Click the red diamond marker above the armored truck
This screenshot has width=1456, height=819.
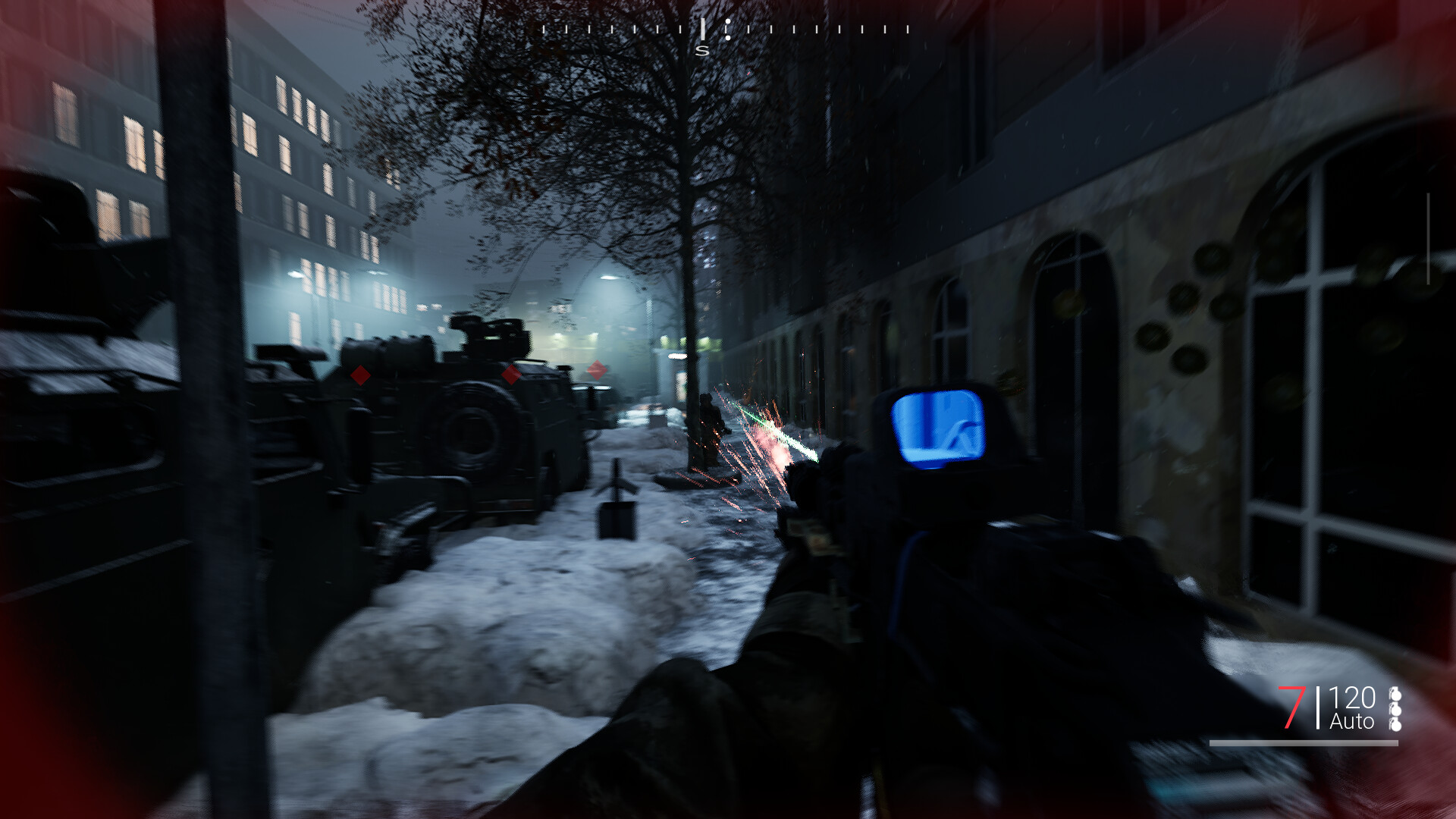tap(510, 374)
